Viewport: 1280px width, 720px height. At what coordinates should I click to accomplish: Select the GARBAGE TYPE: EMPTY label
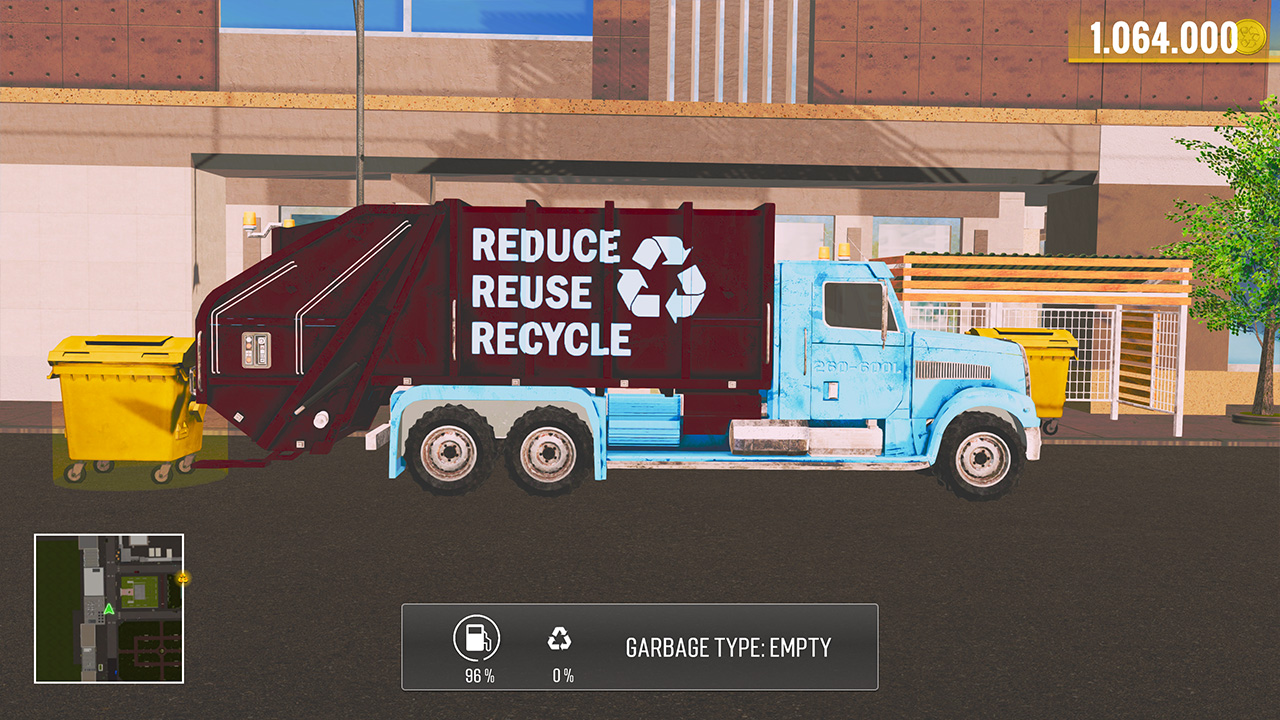[x=728, y=647]
